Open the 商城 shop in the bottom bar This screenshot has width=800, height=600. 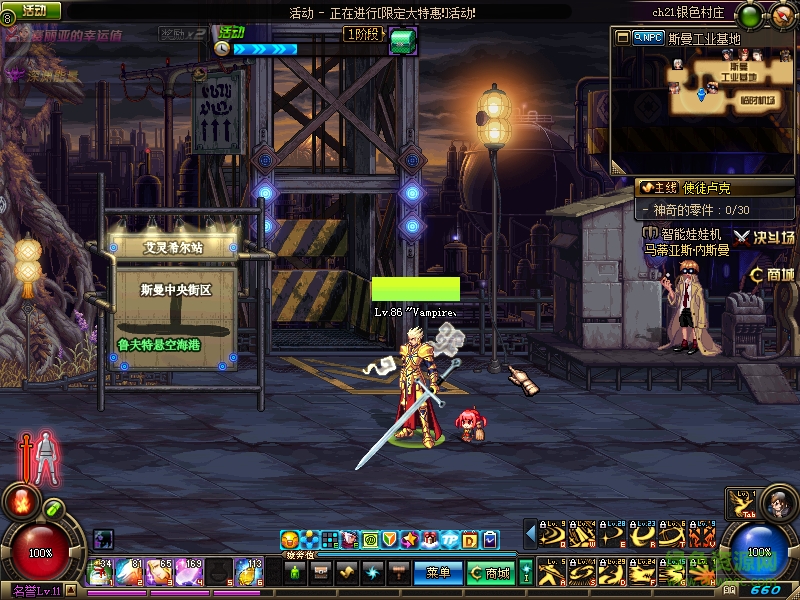coord(491,573)
